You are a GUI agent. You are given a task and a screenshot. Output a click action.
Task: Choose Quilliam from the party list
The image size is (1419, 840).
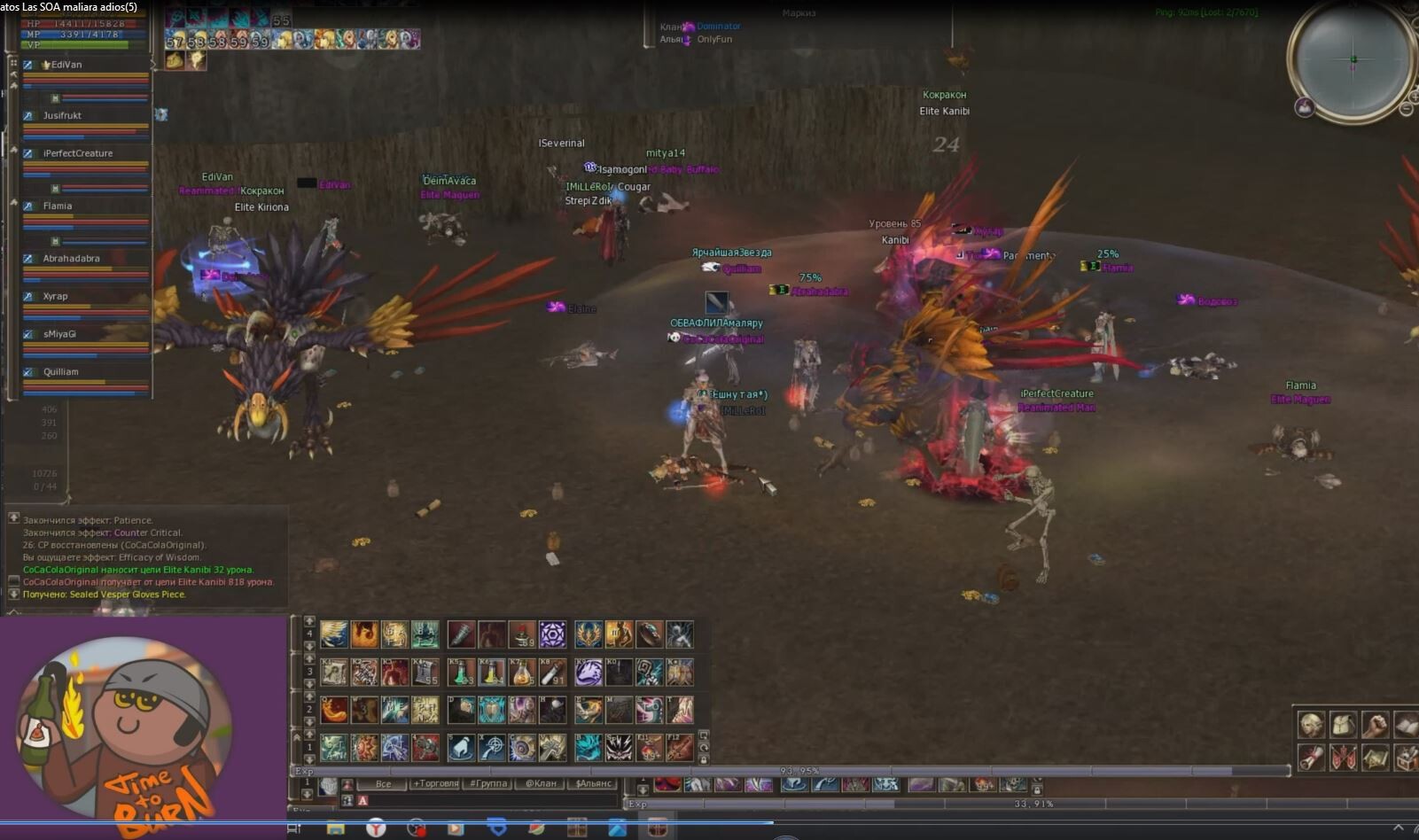[60, 372]
